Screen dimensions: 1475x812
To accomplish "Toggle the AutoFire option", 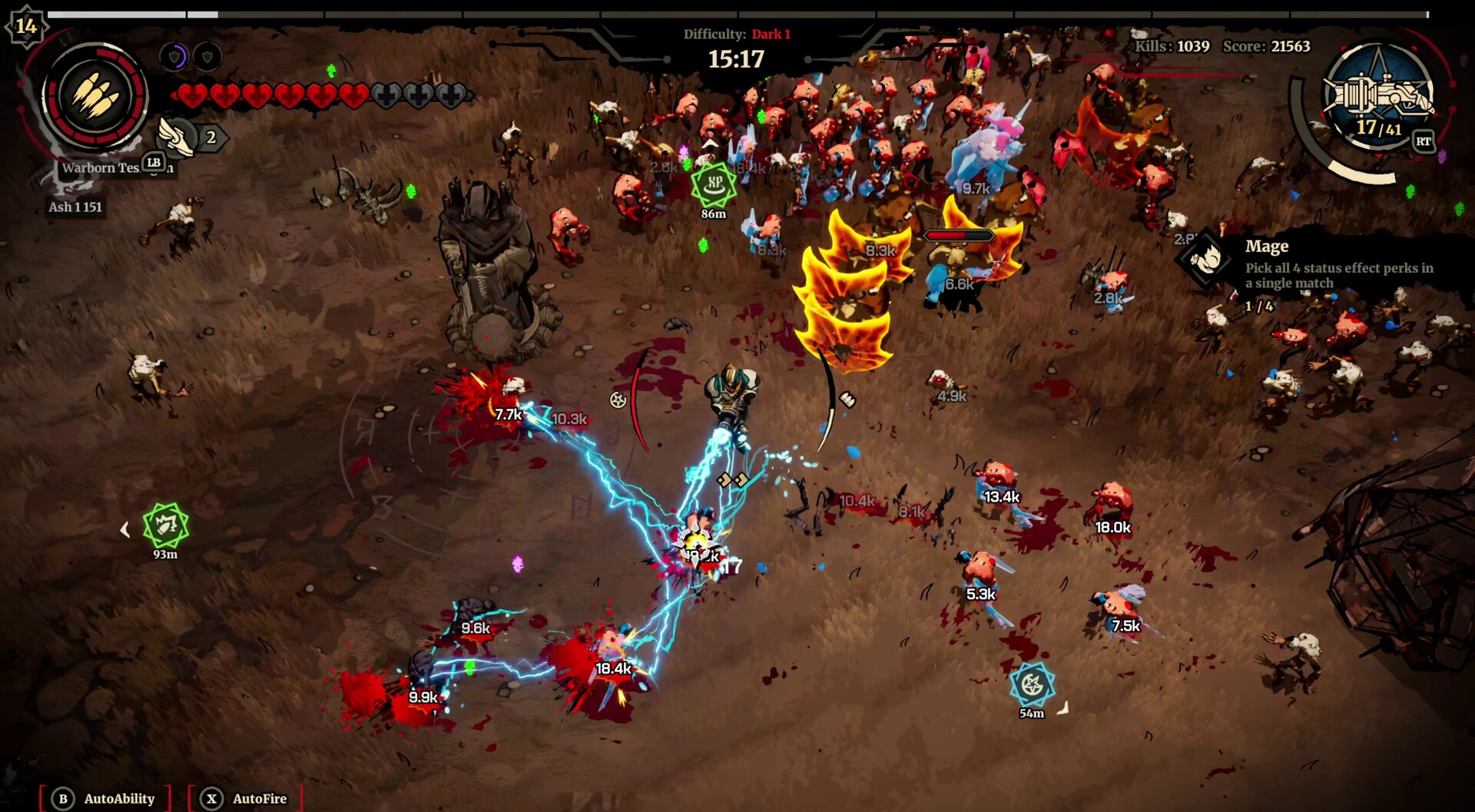I will pyautogui.click(x=246, y=798).
